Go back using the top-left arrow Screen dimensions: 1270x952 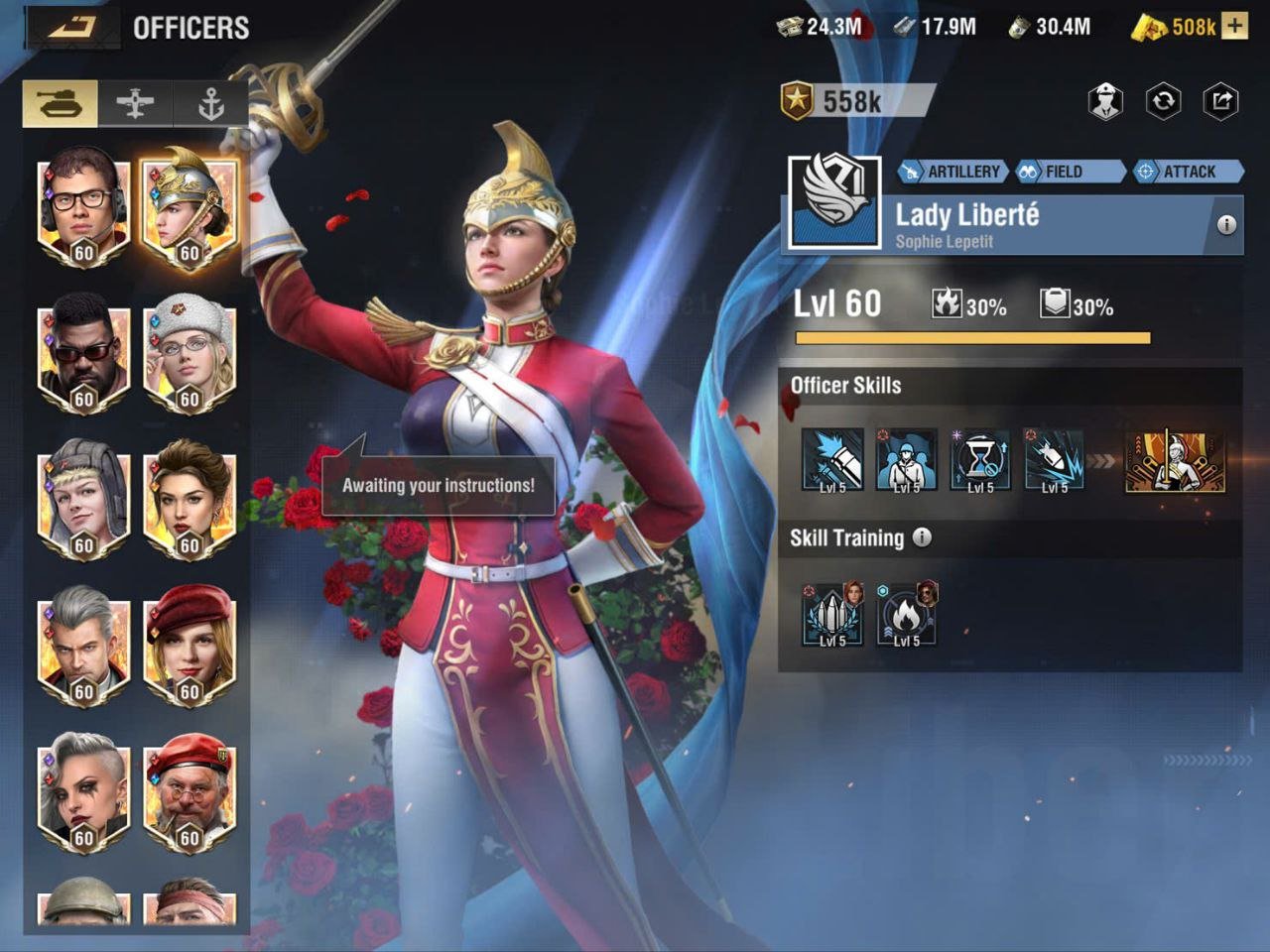(71, 27)
